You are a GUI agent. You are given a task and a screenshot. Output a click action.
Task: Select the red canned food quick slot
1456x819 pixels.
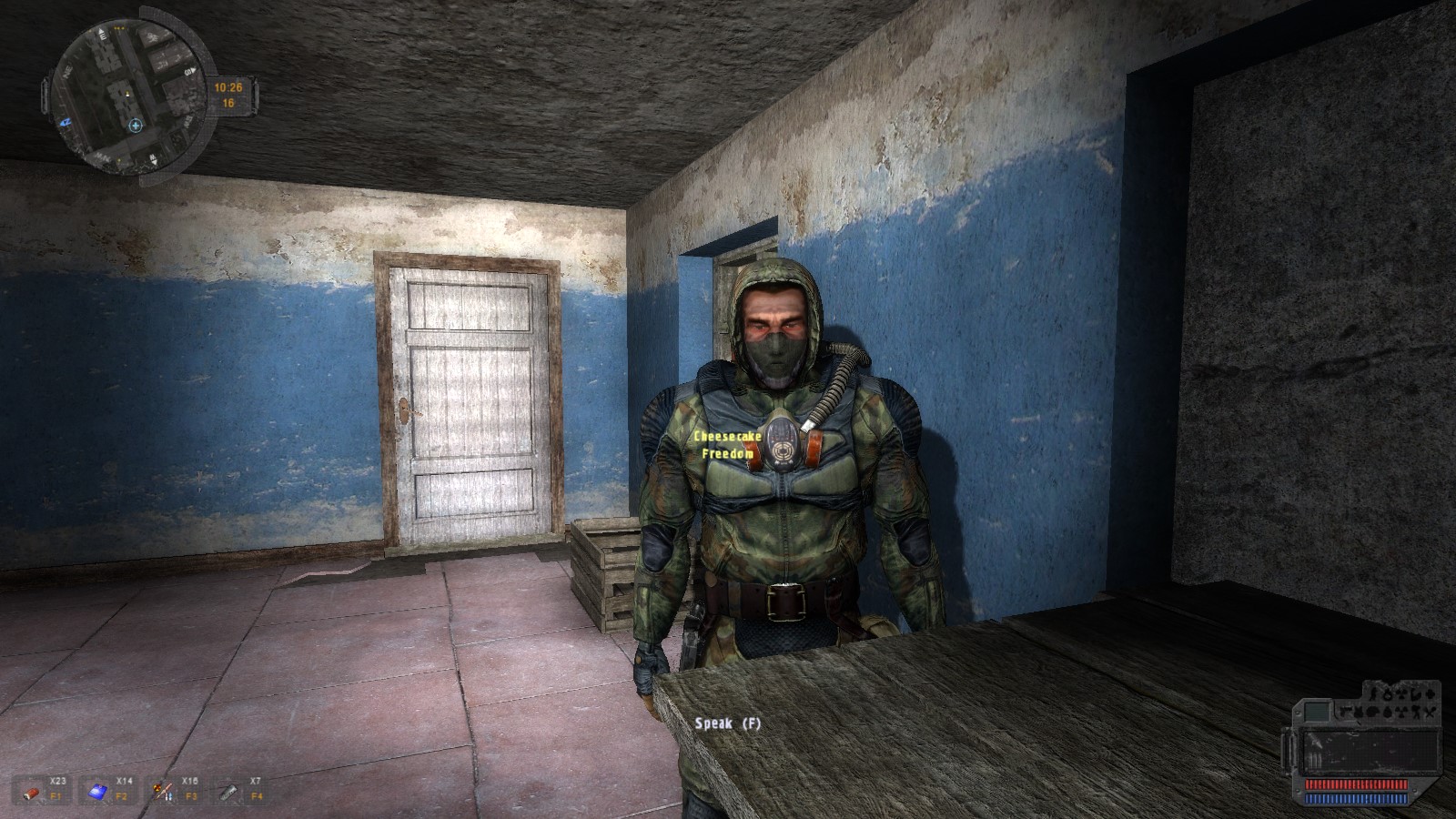(32, 791)
